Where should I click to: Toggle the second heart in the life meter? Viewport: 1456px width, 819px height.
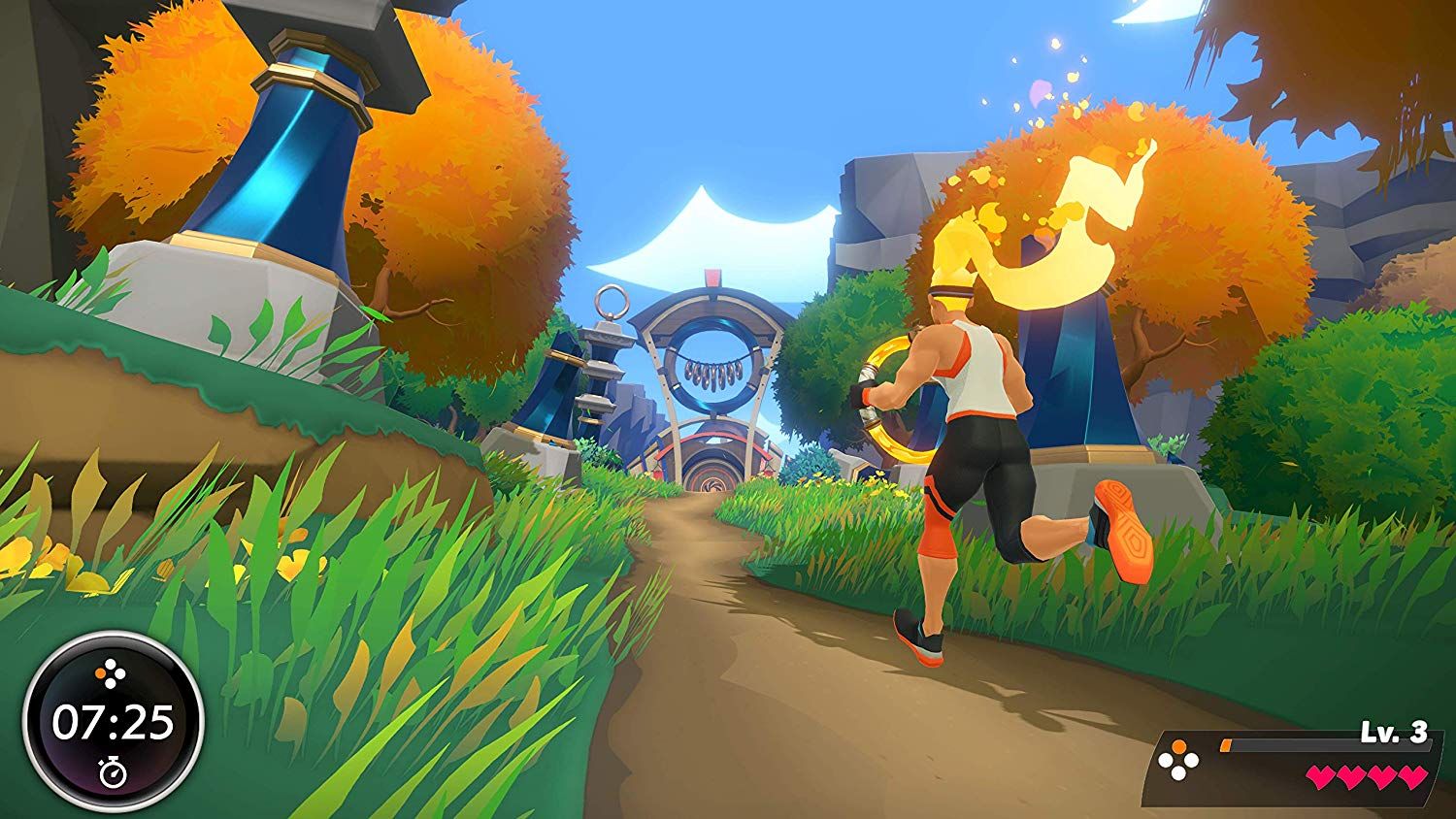(x=1352, y=776)
